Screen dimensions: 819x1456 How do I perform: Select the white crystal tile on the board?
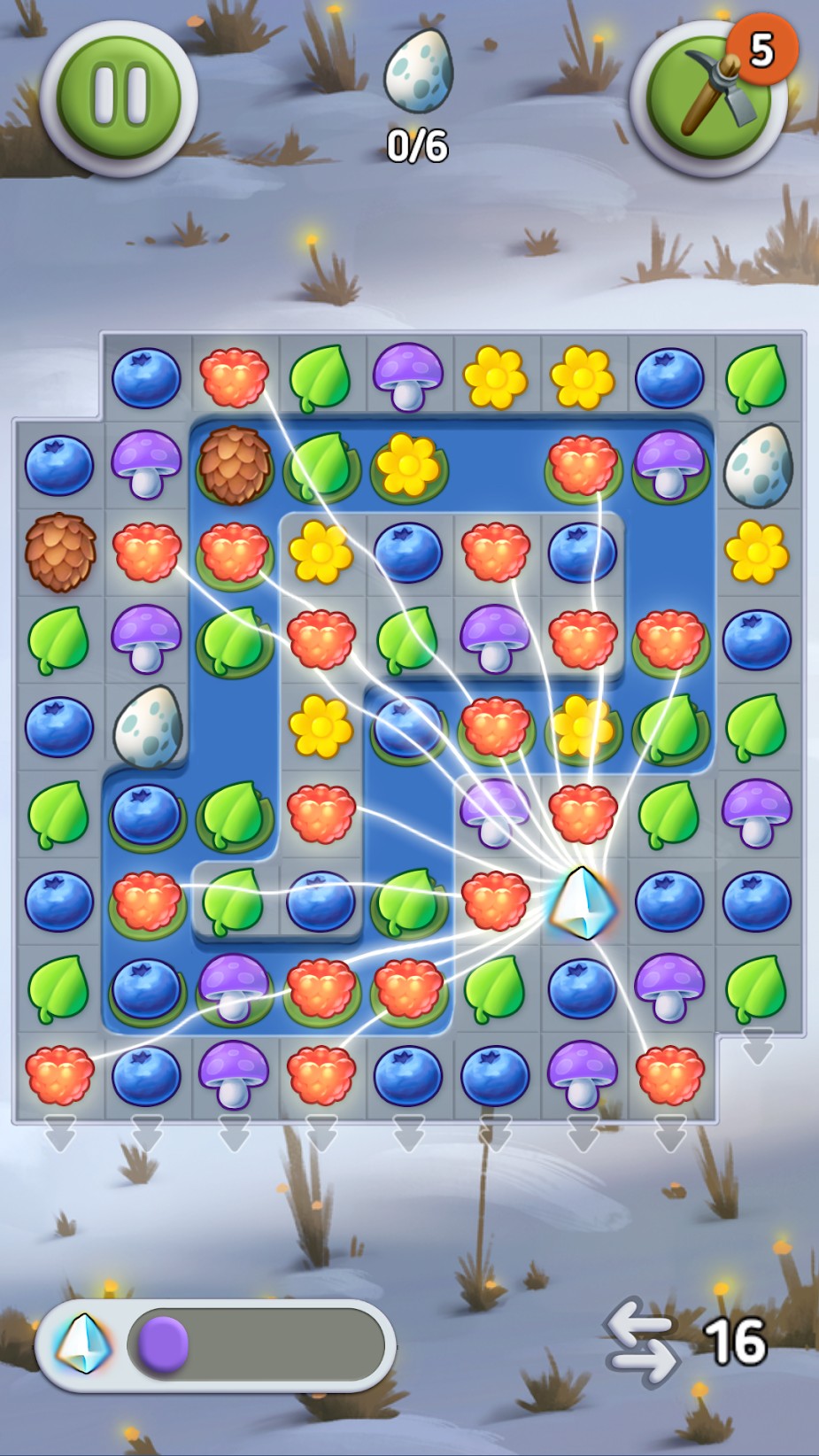click(x=581, y=902)
